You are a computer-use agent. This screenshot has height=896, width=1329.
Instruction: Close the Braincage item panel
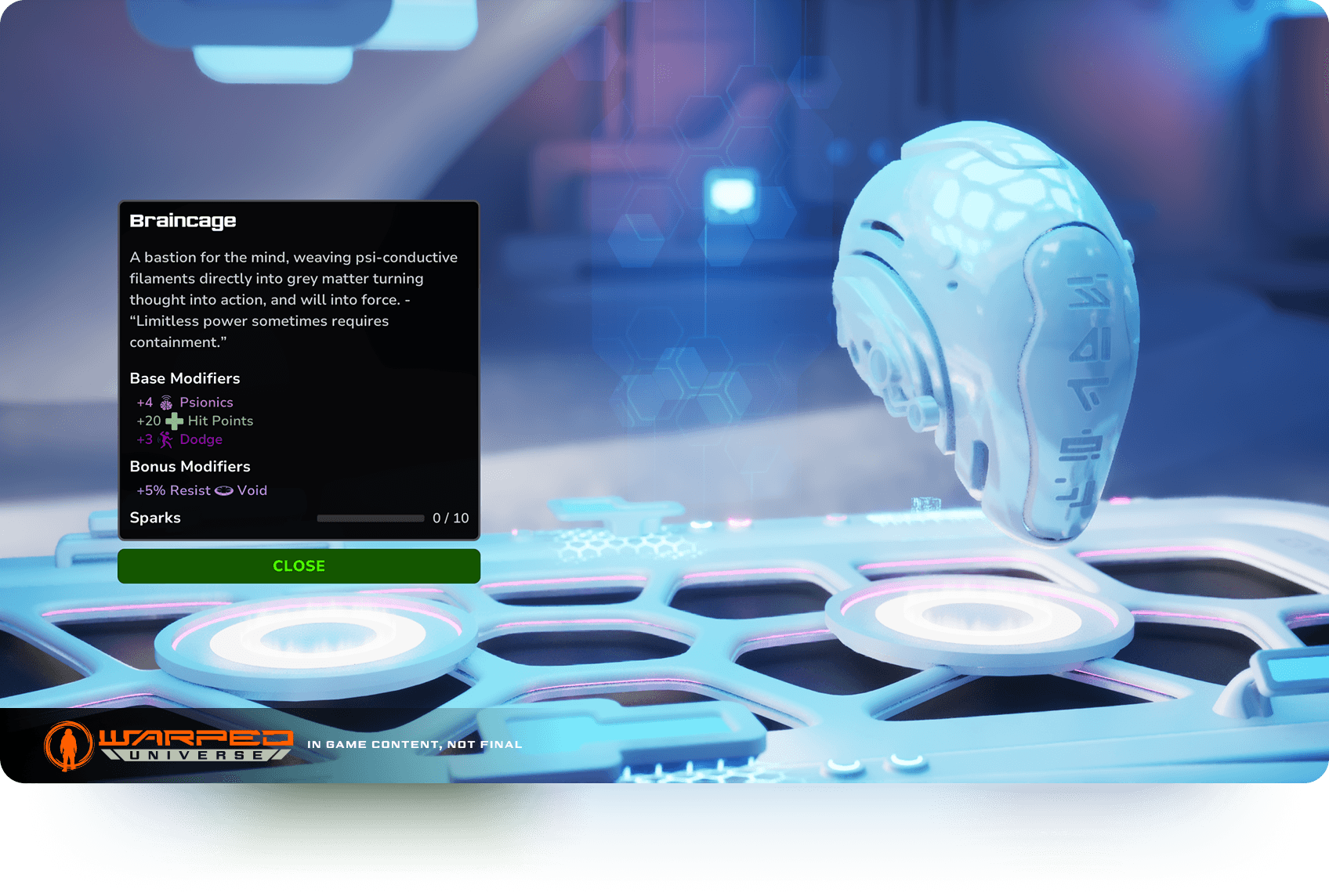[x=299, y=565]
